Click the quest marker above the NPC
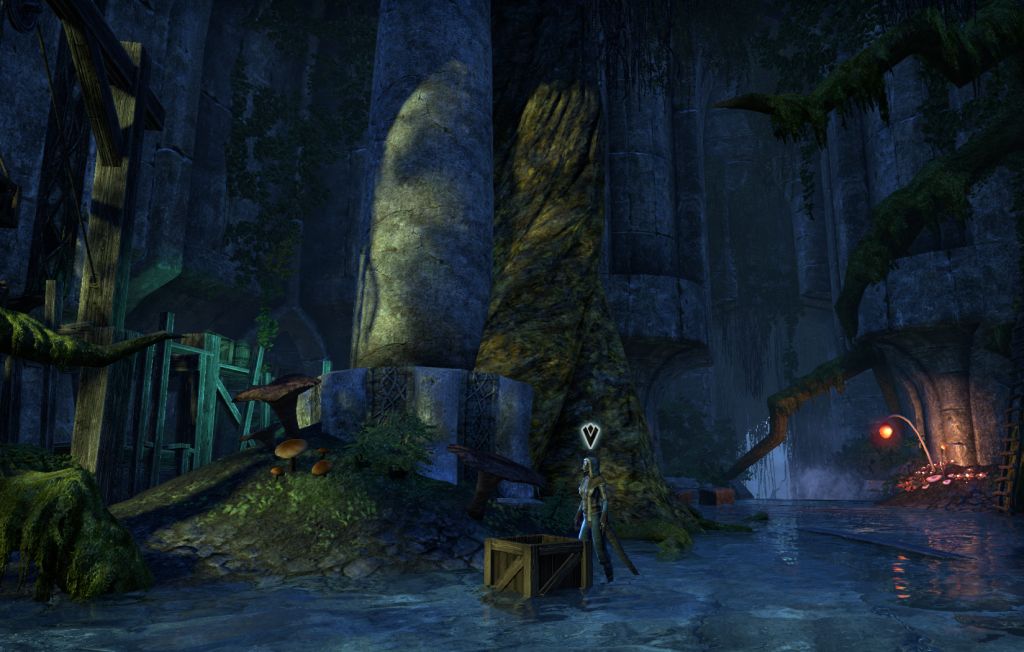Screen dimensions: 1024x652 (591, 435)
